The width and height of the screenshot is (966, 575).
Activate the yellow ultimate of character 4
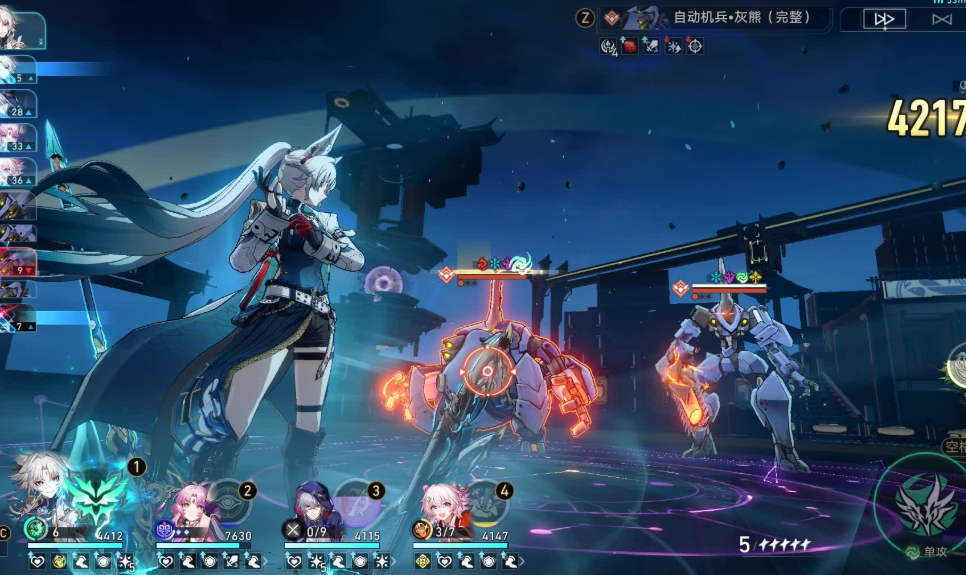point(484,502)
